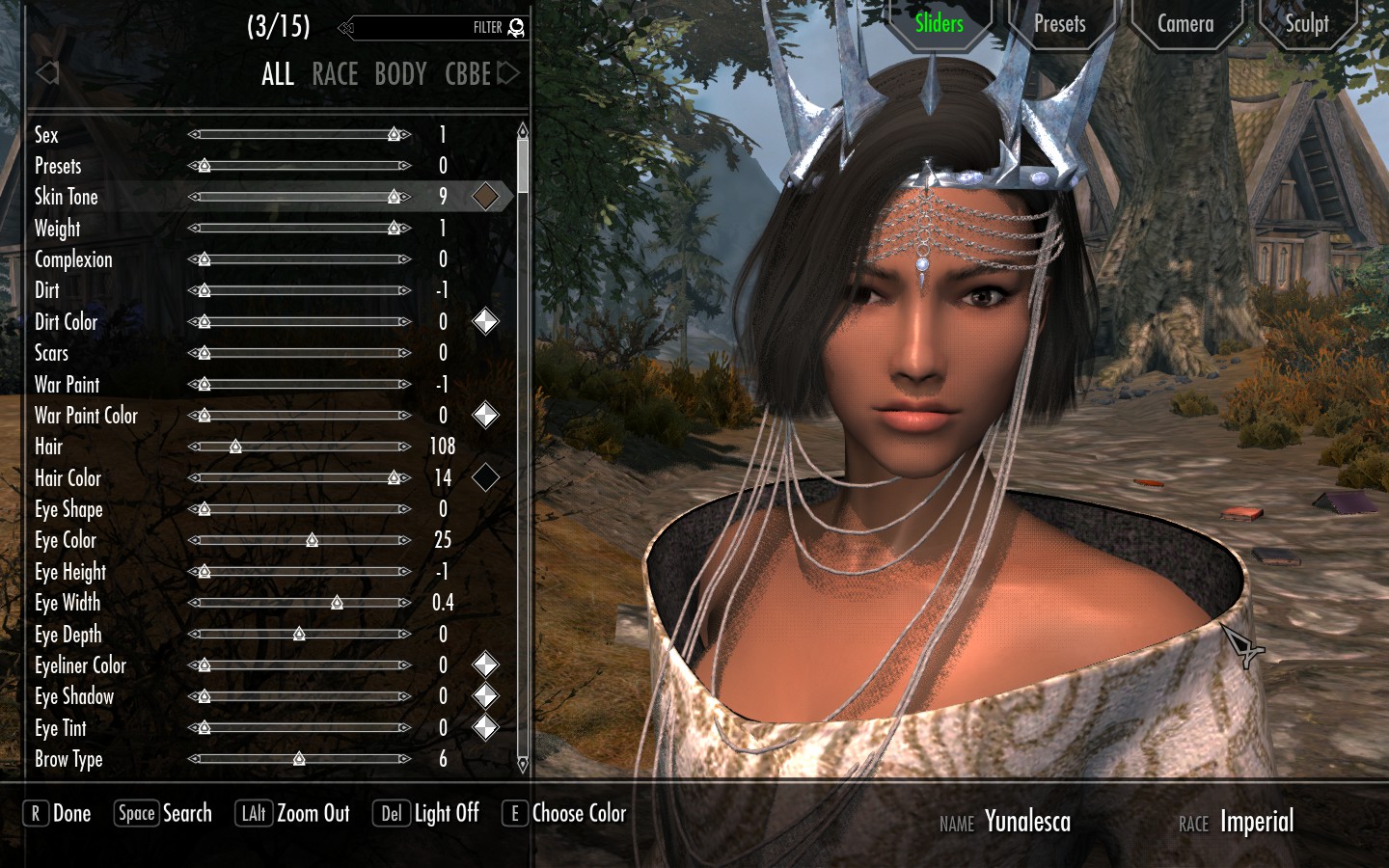1389x868 pixels.
Task: Open the Dirt Color swatch
Action: (485, 322)
